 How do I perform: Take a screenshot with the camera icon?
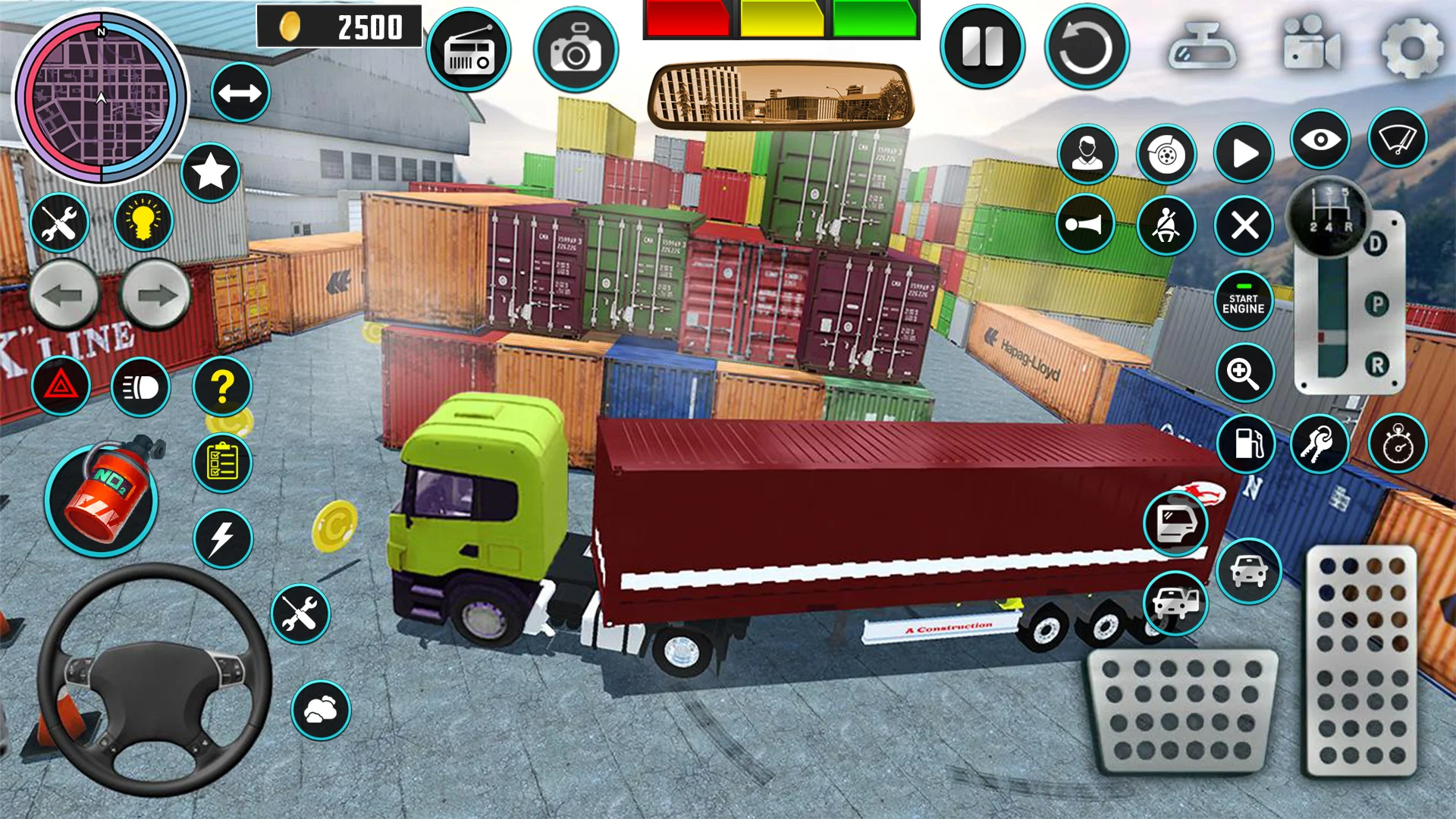(576, 51)
